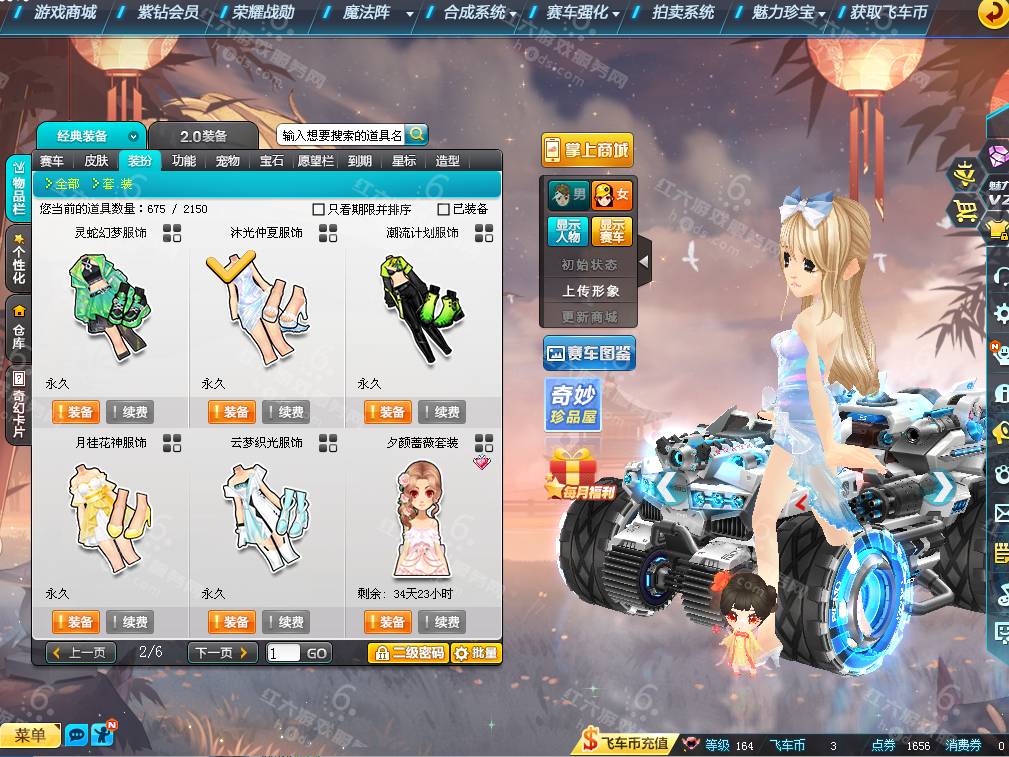Screen dimensions: 1009x757
Task: Toggle the 已装备 checkbox
Action: point(444,210)
